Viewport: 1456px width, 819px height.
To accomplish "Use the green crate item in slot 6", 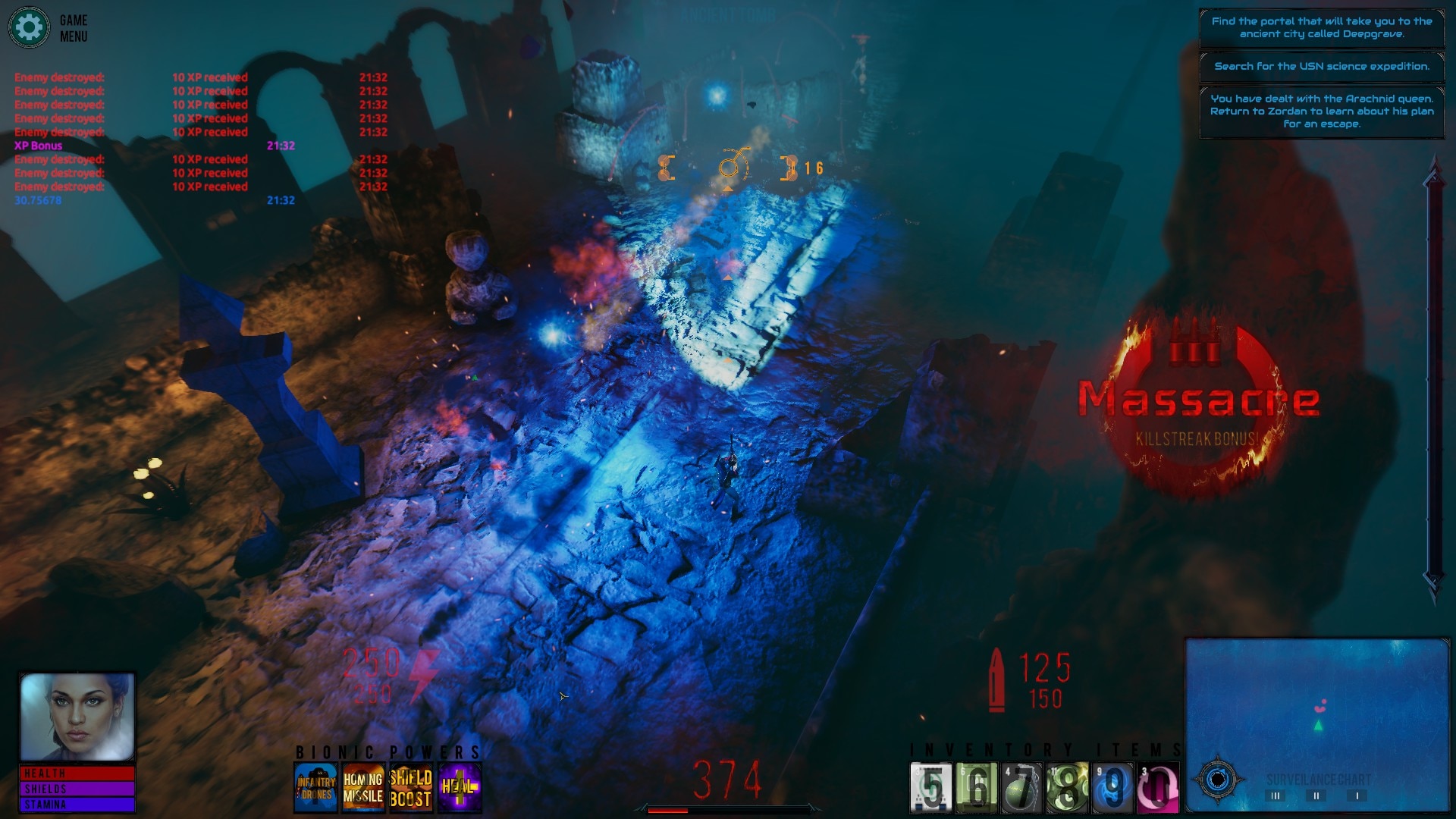I will pyautogui.click(x=977, y=788).
